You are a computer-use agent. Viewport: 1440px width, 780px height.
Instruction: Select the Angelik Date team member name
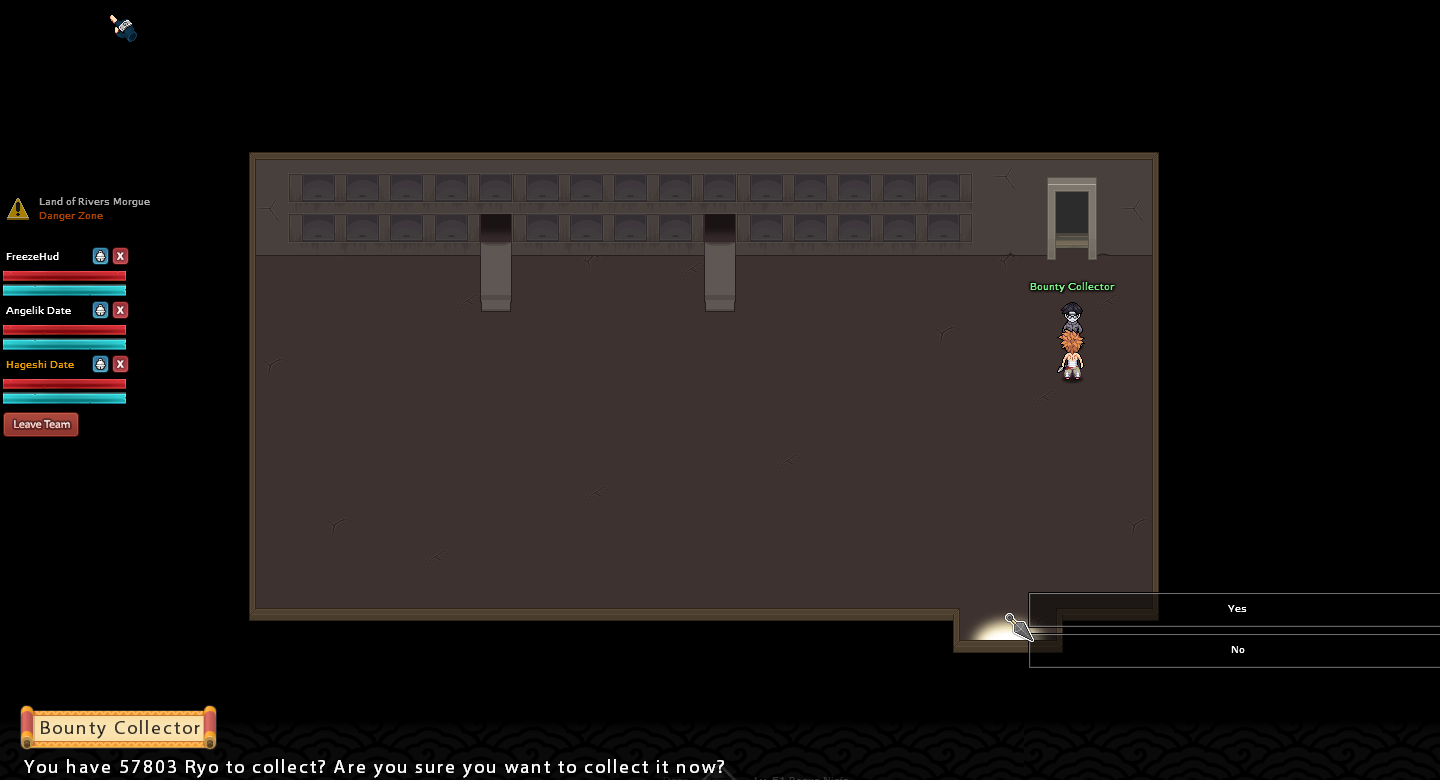(38, 311)
